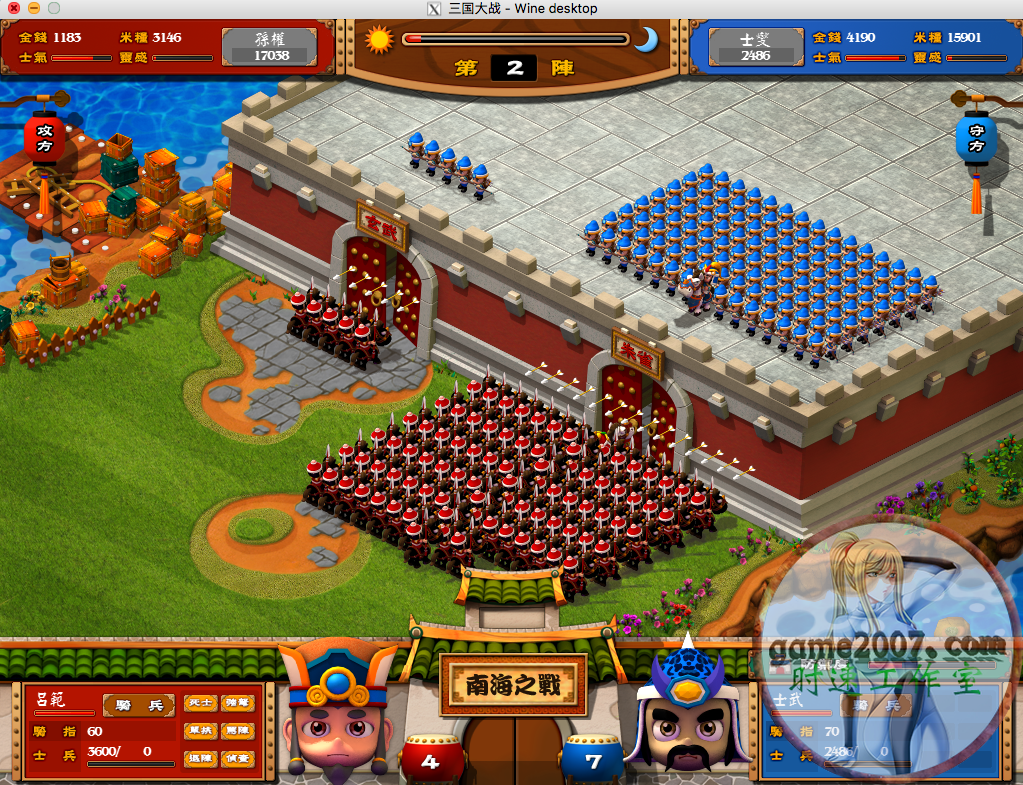
Task: Select the 死士 command button
Action: click(200, 703)
